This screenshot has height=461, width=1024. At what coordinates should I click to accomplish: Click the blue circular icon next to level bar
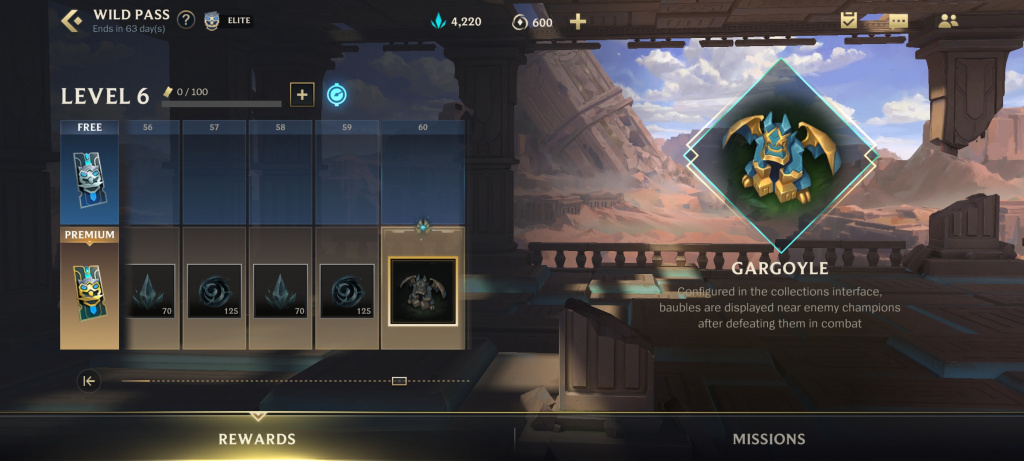tap(337, 95)
